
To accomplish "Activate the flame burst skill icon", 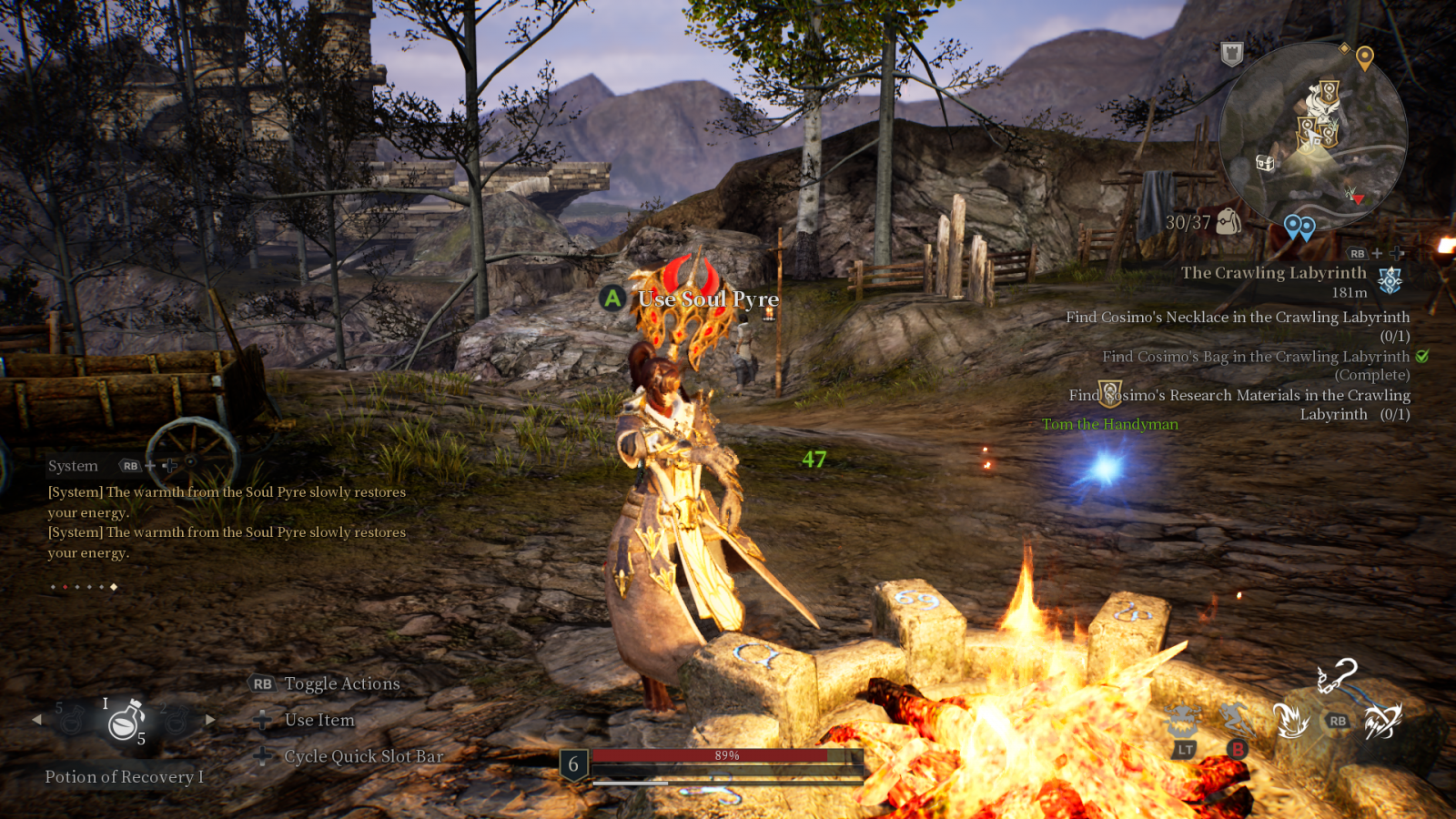I will click(1290, 721).
